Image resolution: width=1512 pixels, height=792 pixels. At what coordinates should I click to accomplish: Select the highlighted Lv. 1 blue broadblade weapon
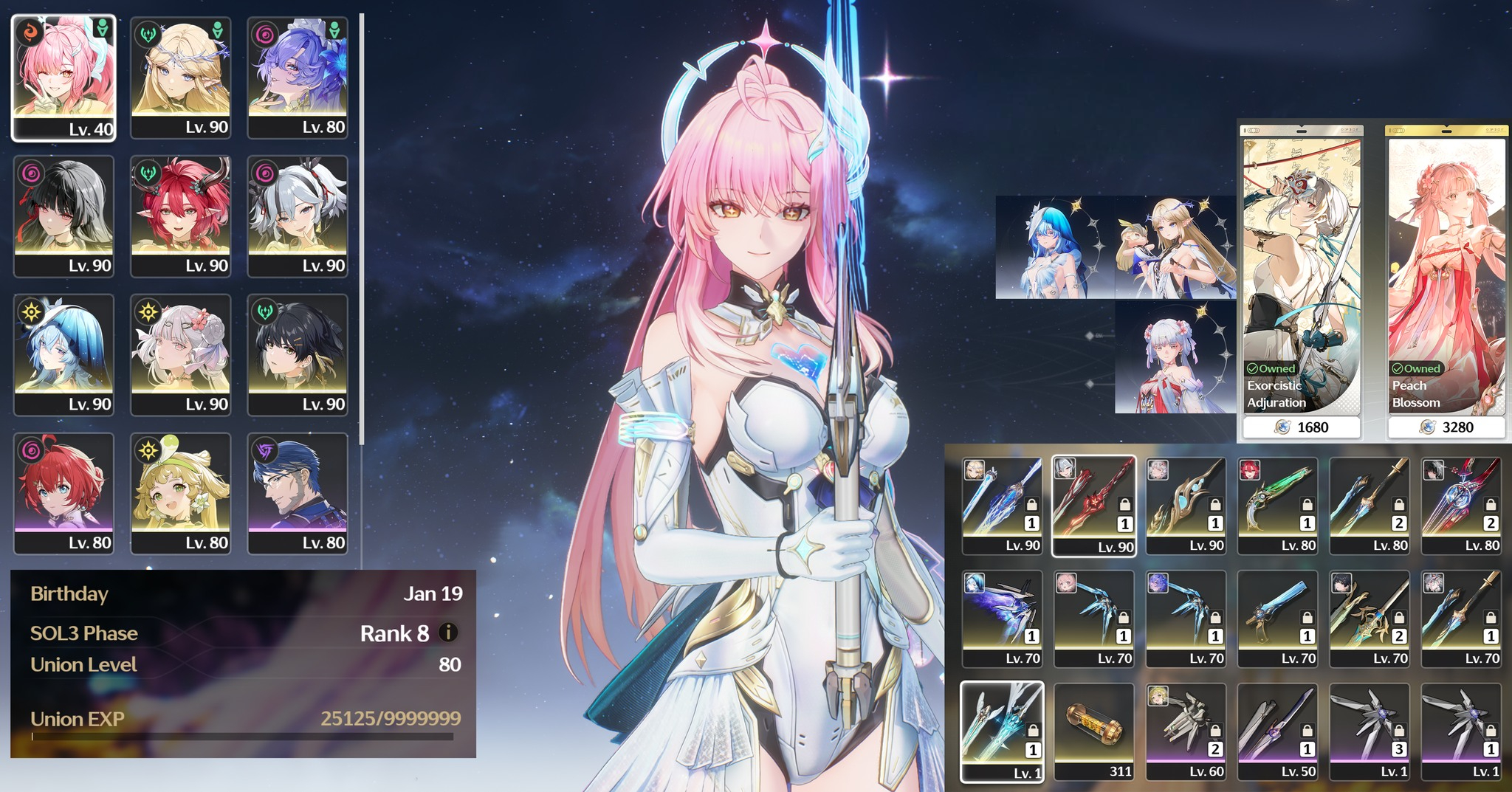click(1002, 731)
